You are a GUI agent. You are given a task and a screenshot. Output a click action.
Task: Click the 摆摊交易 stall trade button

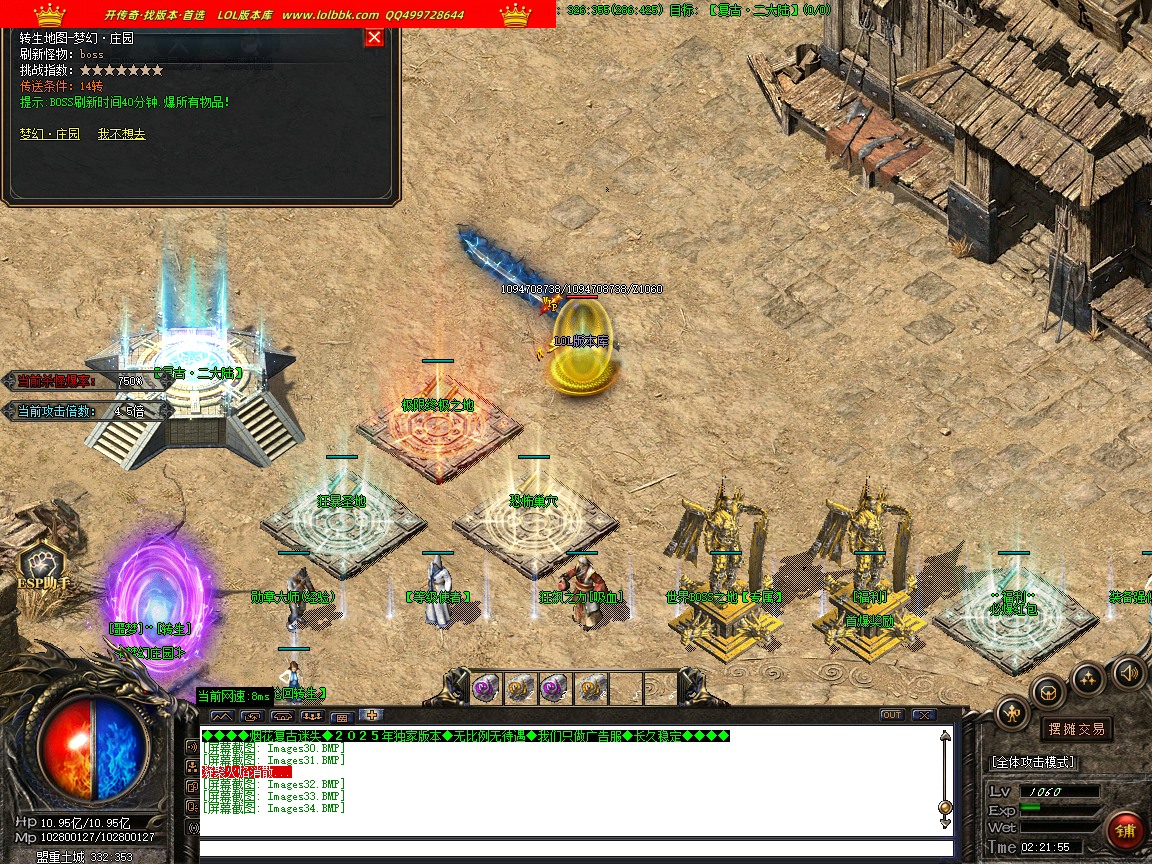1075,729
